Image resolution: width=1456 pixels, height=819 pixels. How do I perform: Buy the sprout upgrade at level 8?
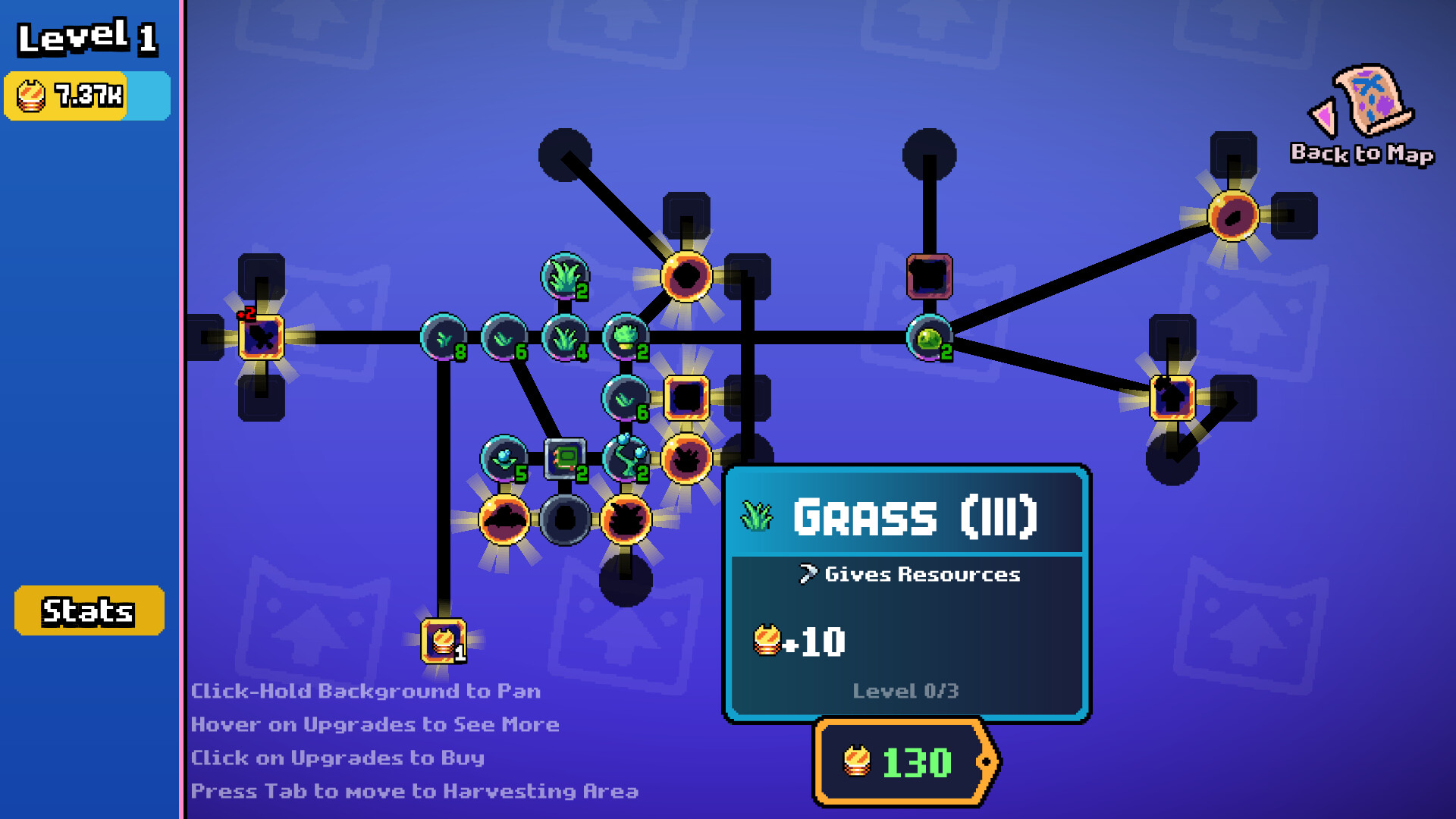444,337
